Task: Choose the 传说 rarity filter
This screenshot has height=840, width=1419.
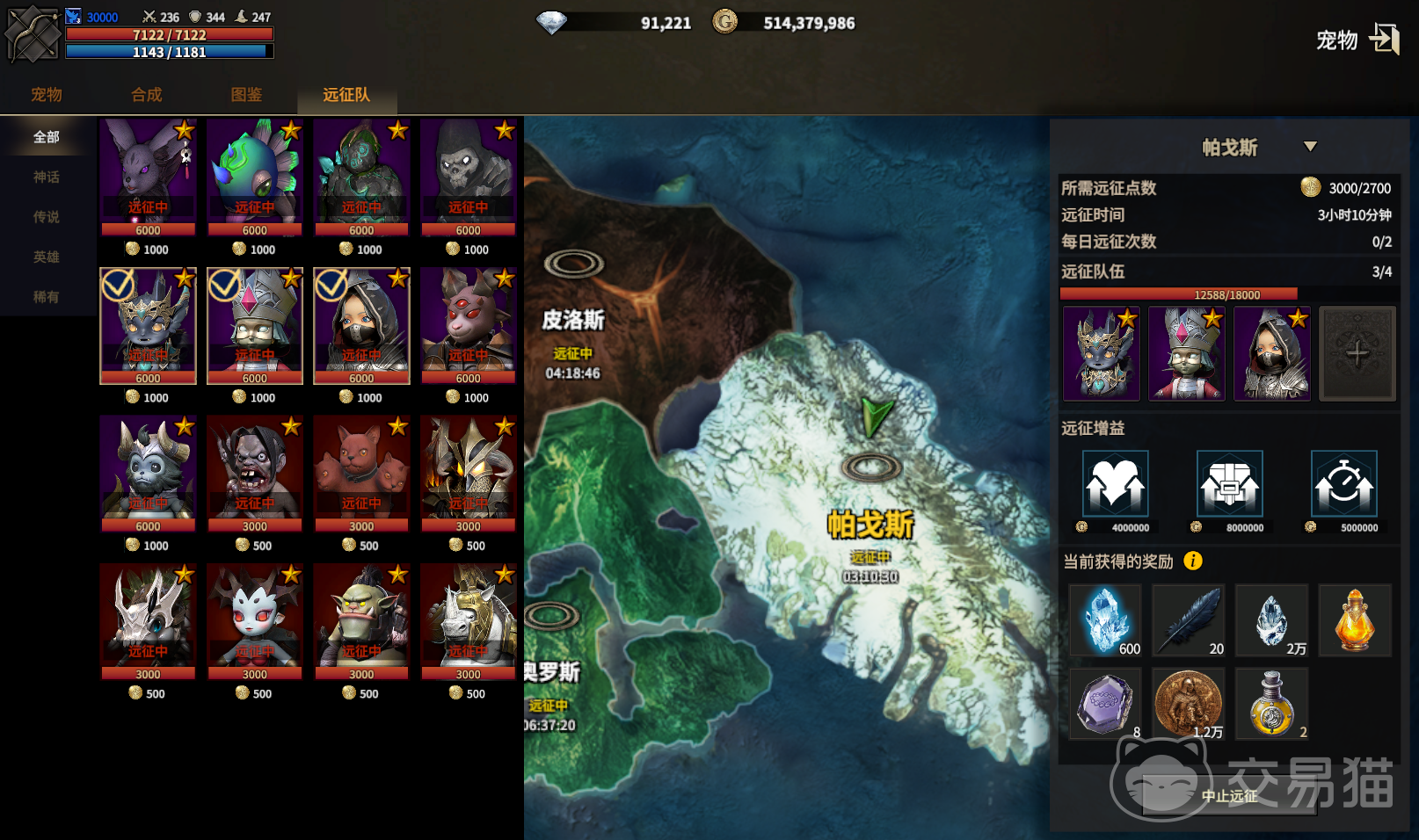Action: (x=47, y=217)
